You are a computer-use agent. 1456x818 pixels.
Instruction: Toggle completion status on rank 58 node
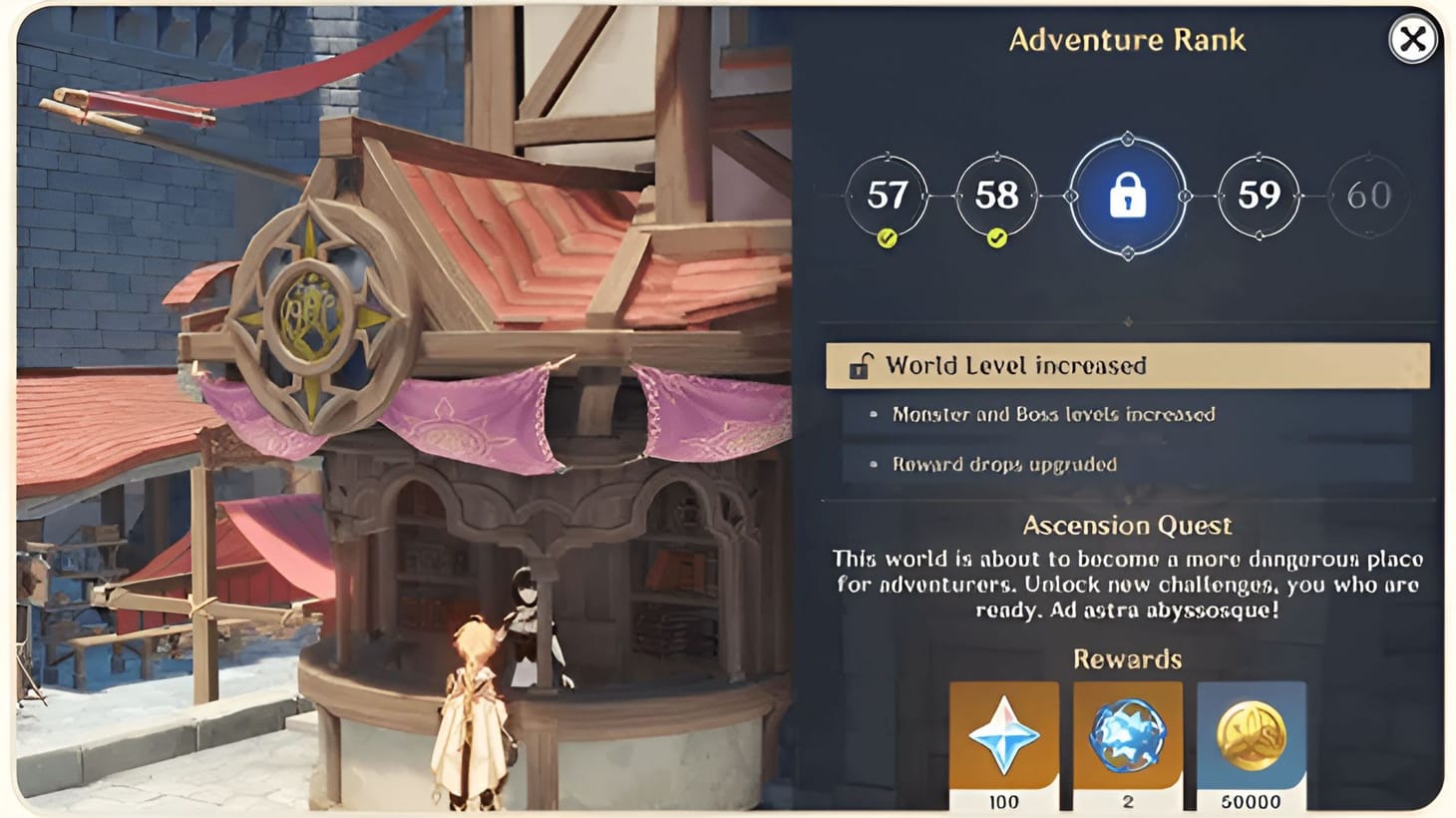tap(997, 197)
